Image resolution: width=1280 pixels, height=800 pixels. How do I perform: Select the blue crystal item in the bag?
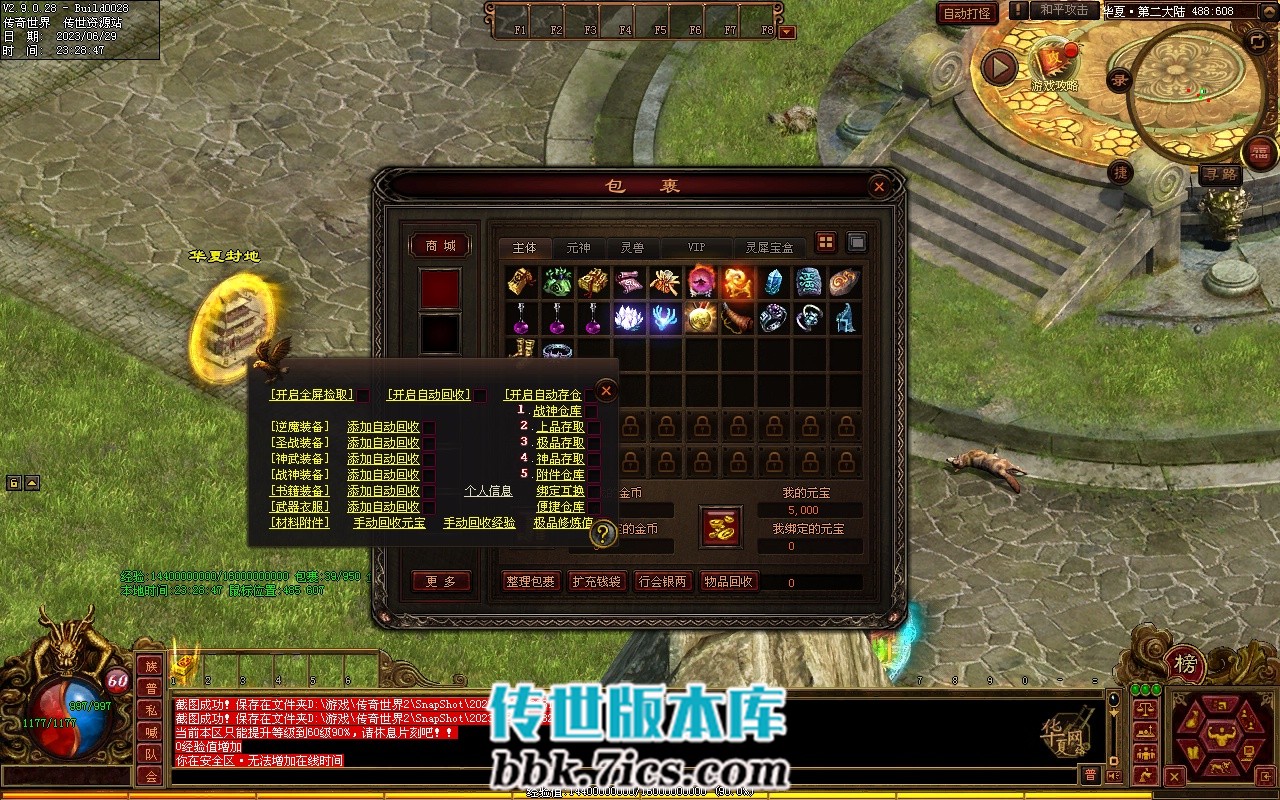(773, 282)
